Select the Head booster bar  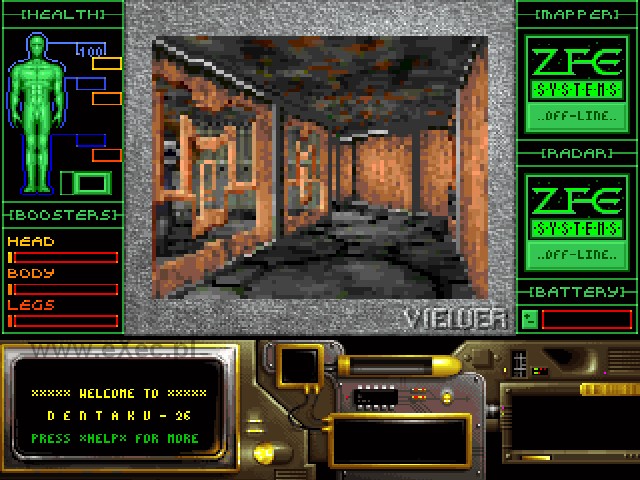62,257
